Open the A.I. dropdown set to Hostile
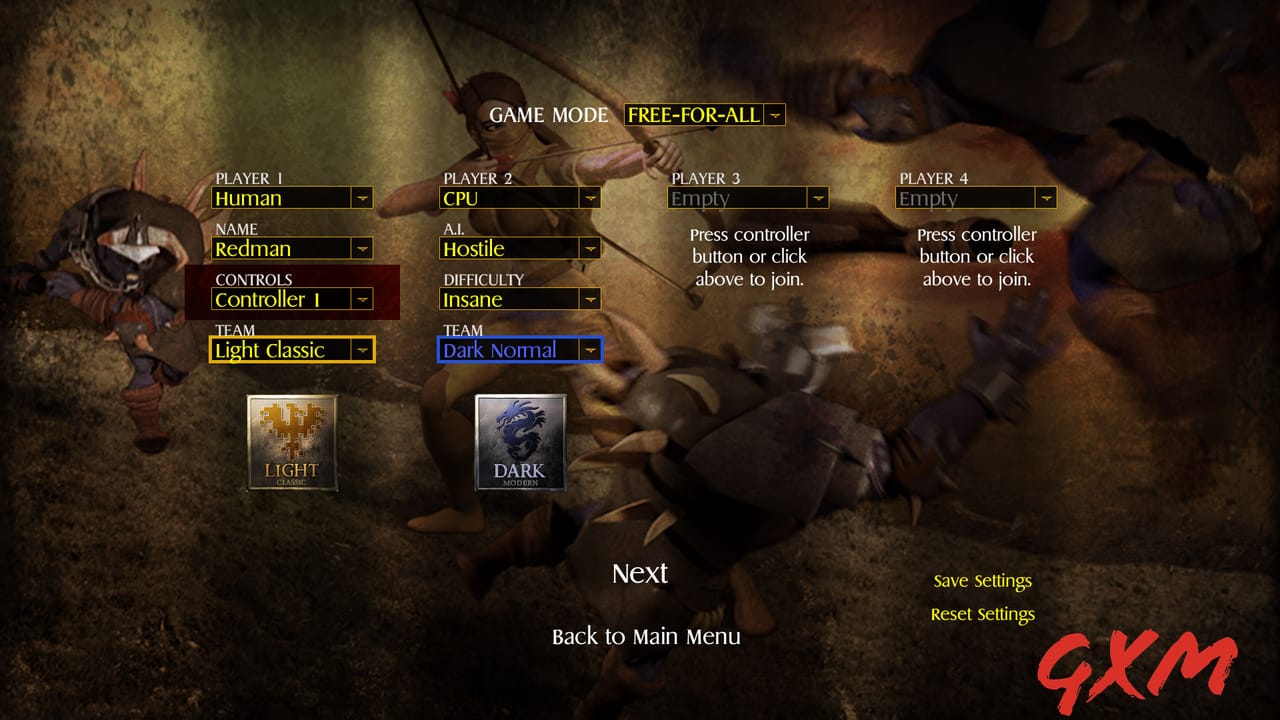The height and width of the screenshot is (720, 1280). pyautogui.click(x=591, y=248)
